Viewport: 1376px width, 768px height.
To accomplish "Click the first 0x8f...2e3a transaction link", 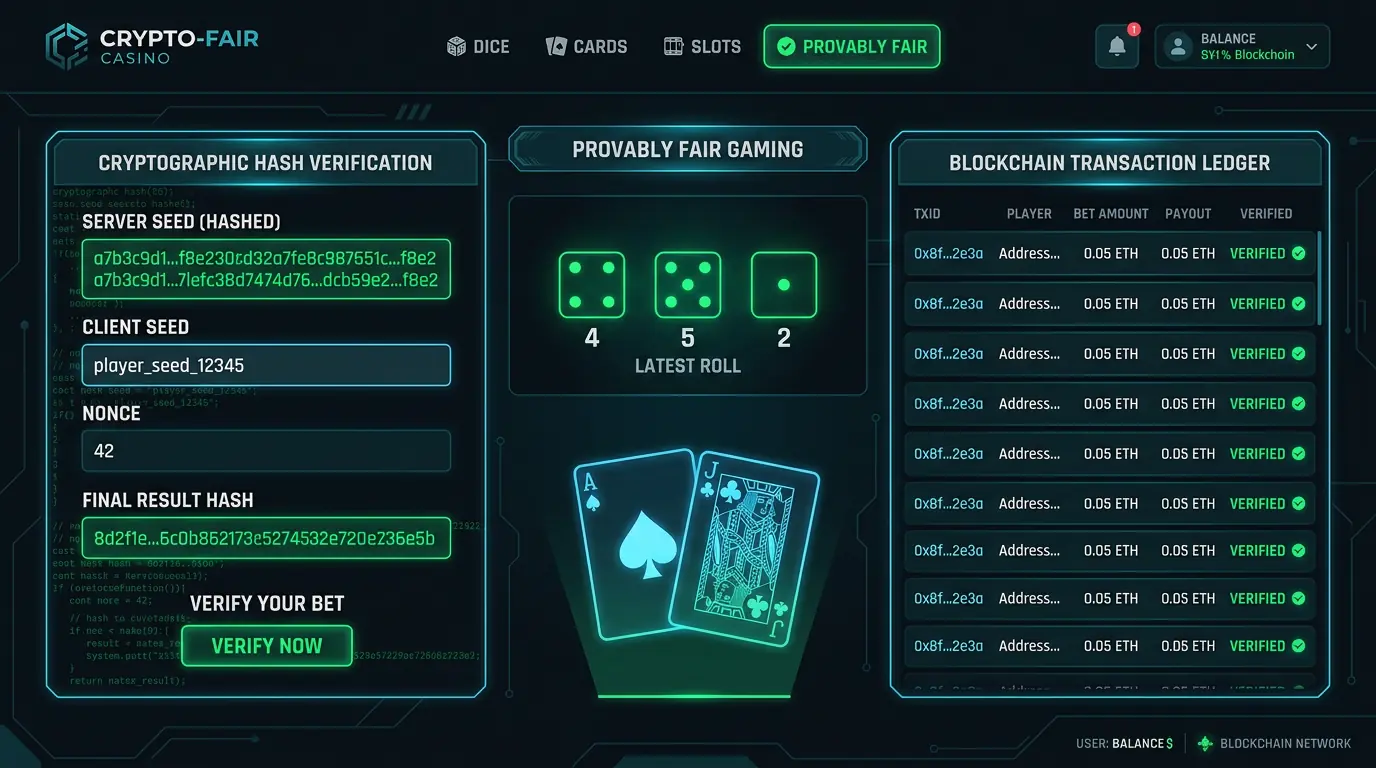I will coord(946,253).
